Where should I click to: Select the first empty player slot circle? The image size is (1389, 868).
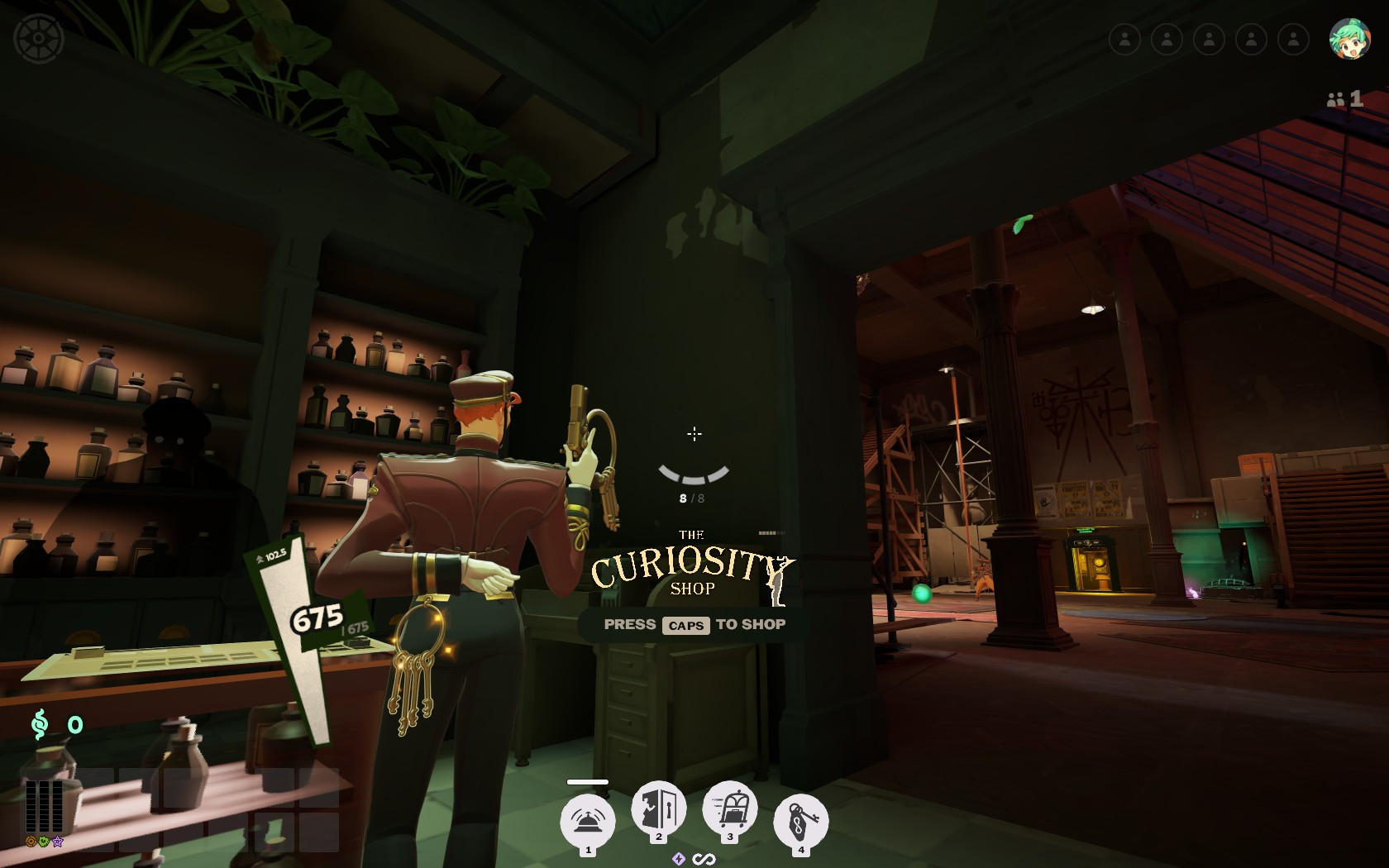pyautogui.click(x=1125, y=38)
